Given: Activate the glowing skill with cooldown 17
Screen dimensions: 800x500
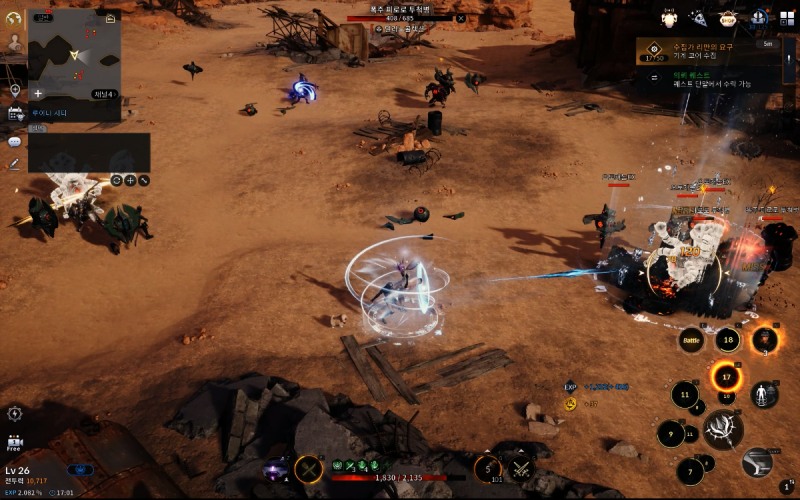Looking at the screenshot, I should pyautogui.click(x=727, y=377).
